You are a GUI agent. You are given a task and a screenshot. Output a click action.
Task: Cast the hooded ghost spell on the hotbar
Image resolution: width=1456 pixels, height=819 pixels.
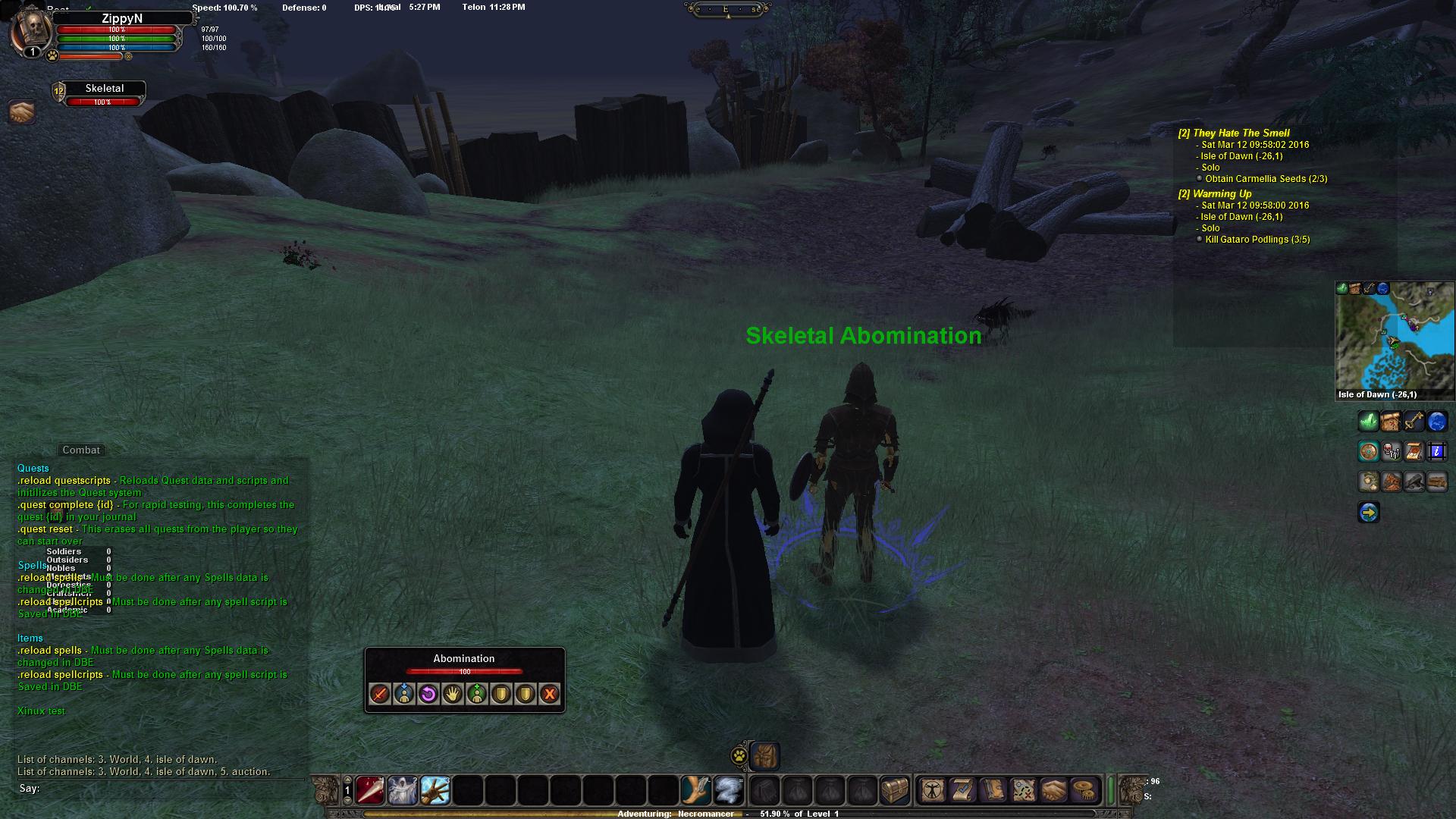coord(403,791)
